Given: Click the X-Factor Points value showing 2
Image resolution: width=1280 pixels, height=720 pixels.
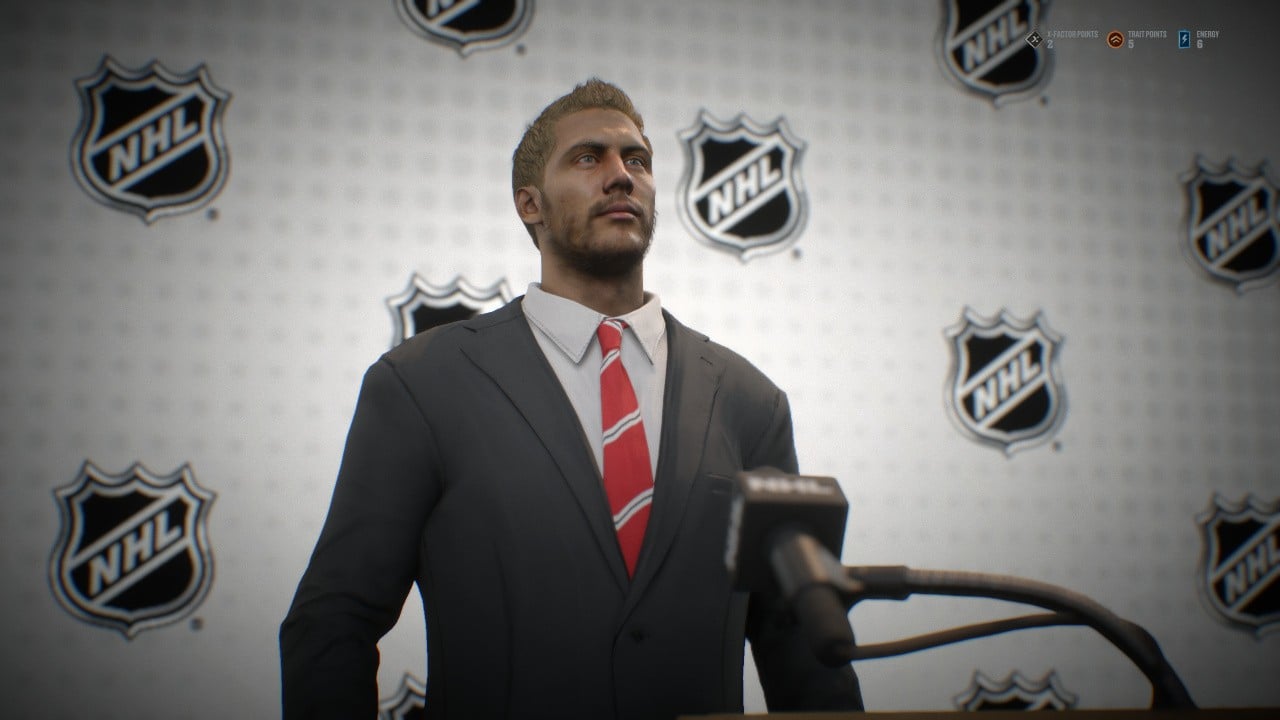Looking at the screenshot, I should (1049, 44).
